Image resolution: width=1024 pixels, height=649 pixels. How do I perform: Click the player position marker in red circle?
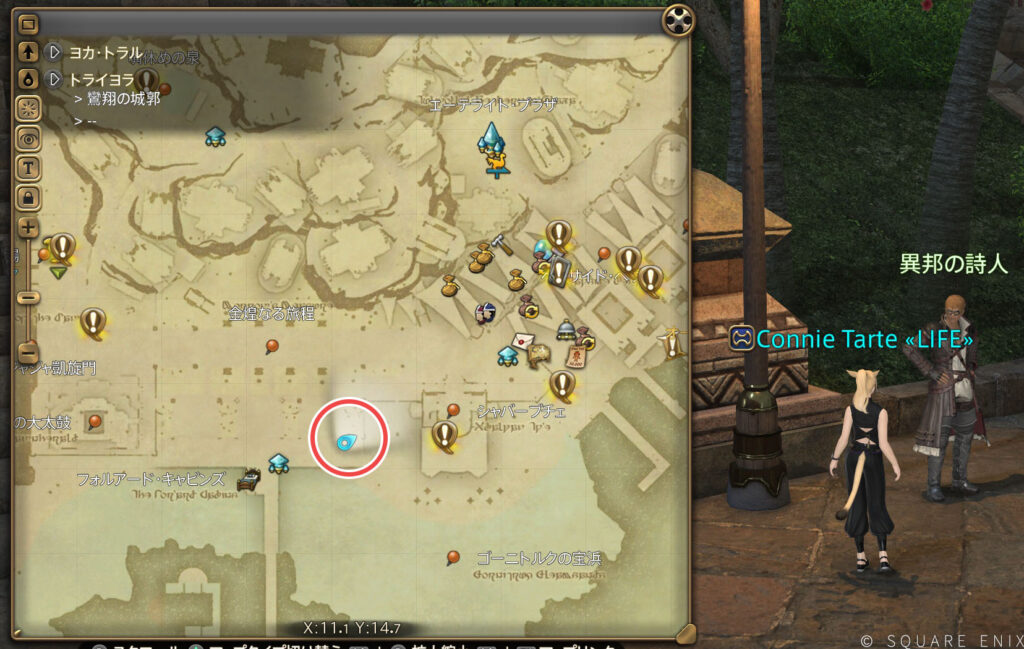[347, 442]
